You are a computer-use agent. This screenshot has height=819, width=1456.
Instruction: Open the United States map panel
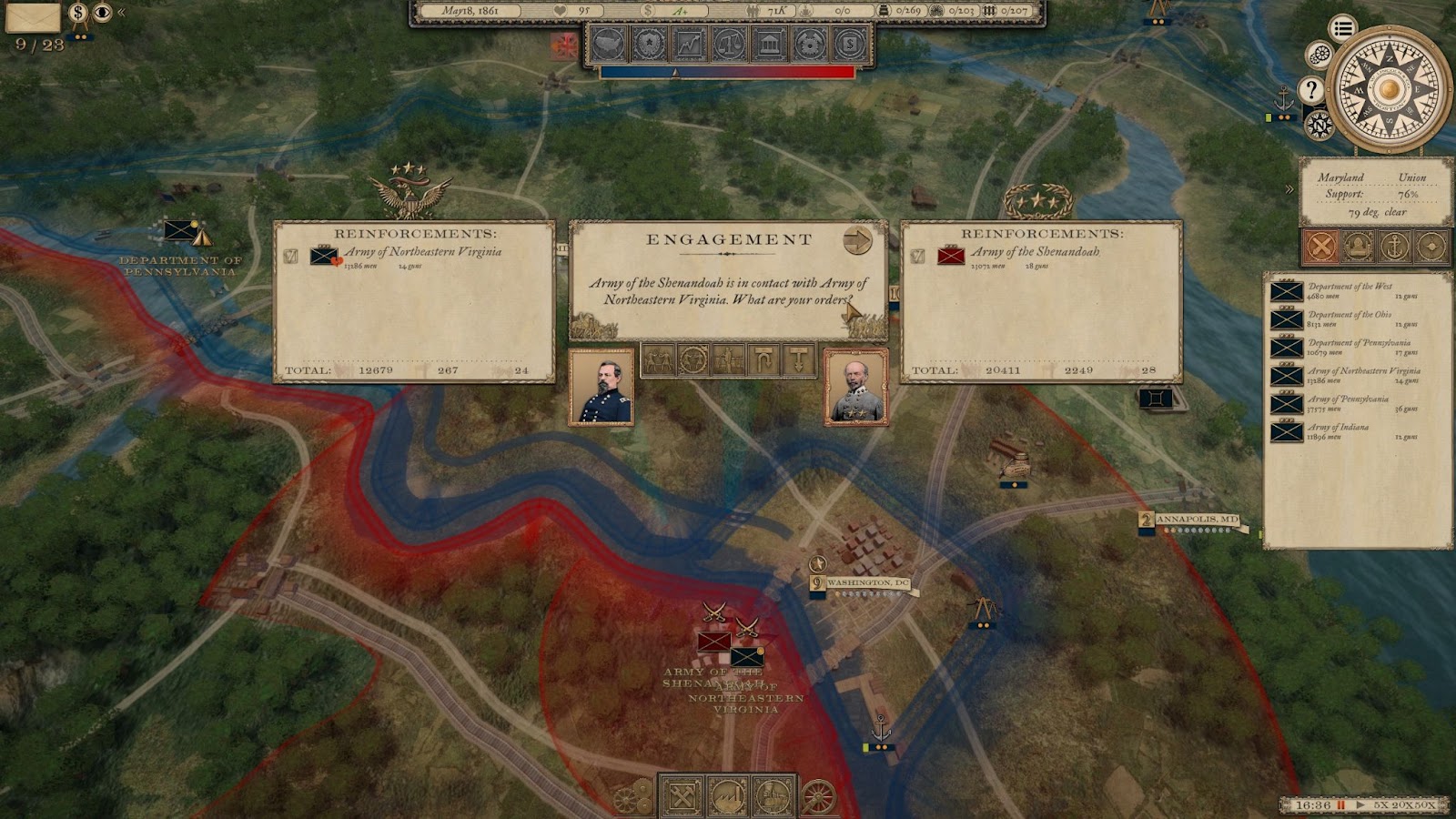pos(608,43)
